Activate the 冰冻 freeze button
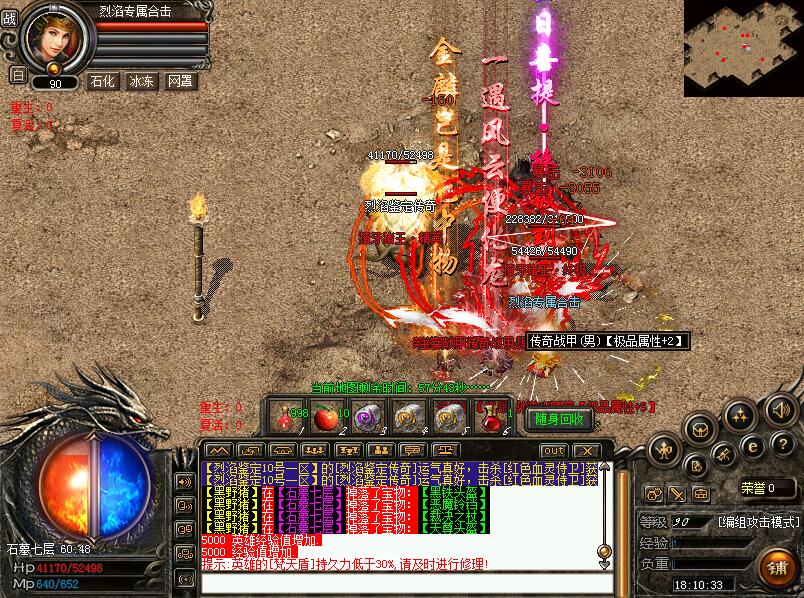The width and height of the screenshot is (804, 598). click(x=141, y=81)
